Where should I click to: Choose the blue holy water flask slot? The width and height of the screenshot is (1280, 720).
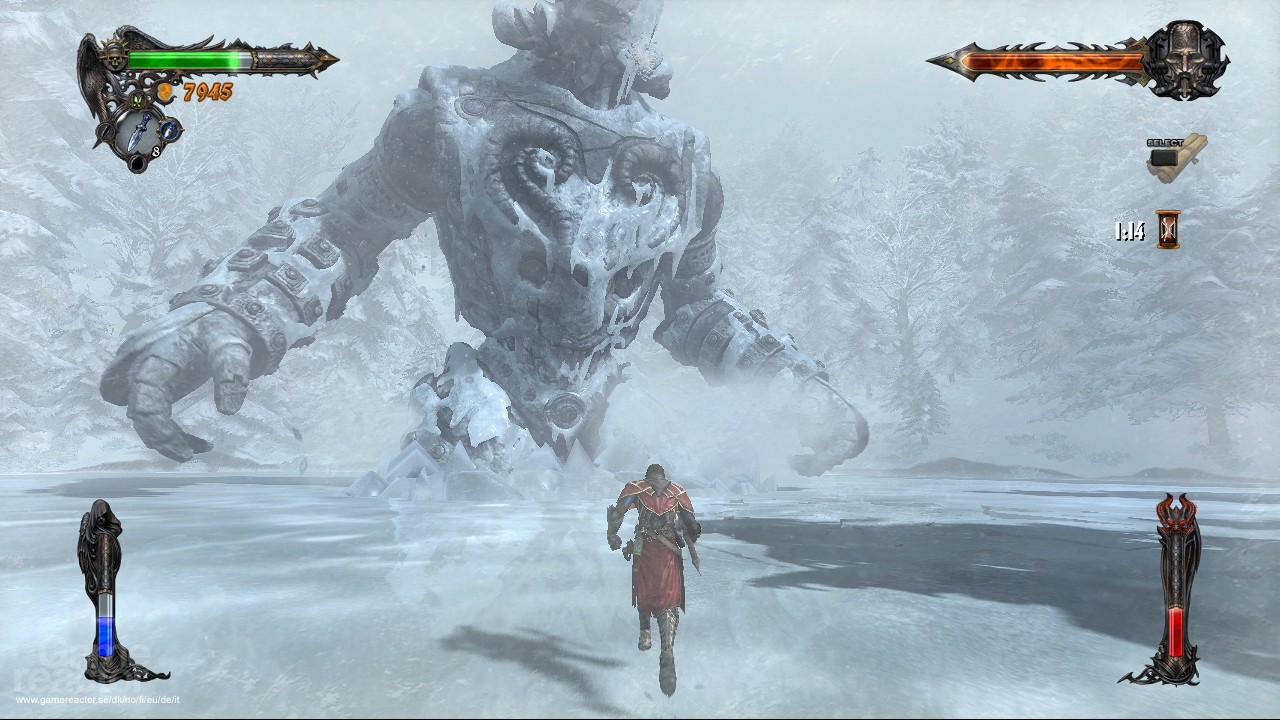(170, 128)
